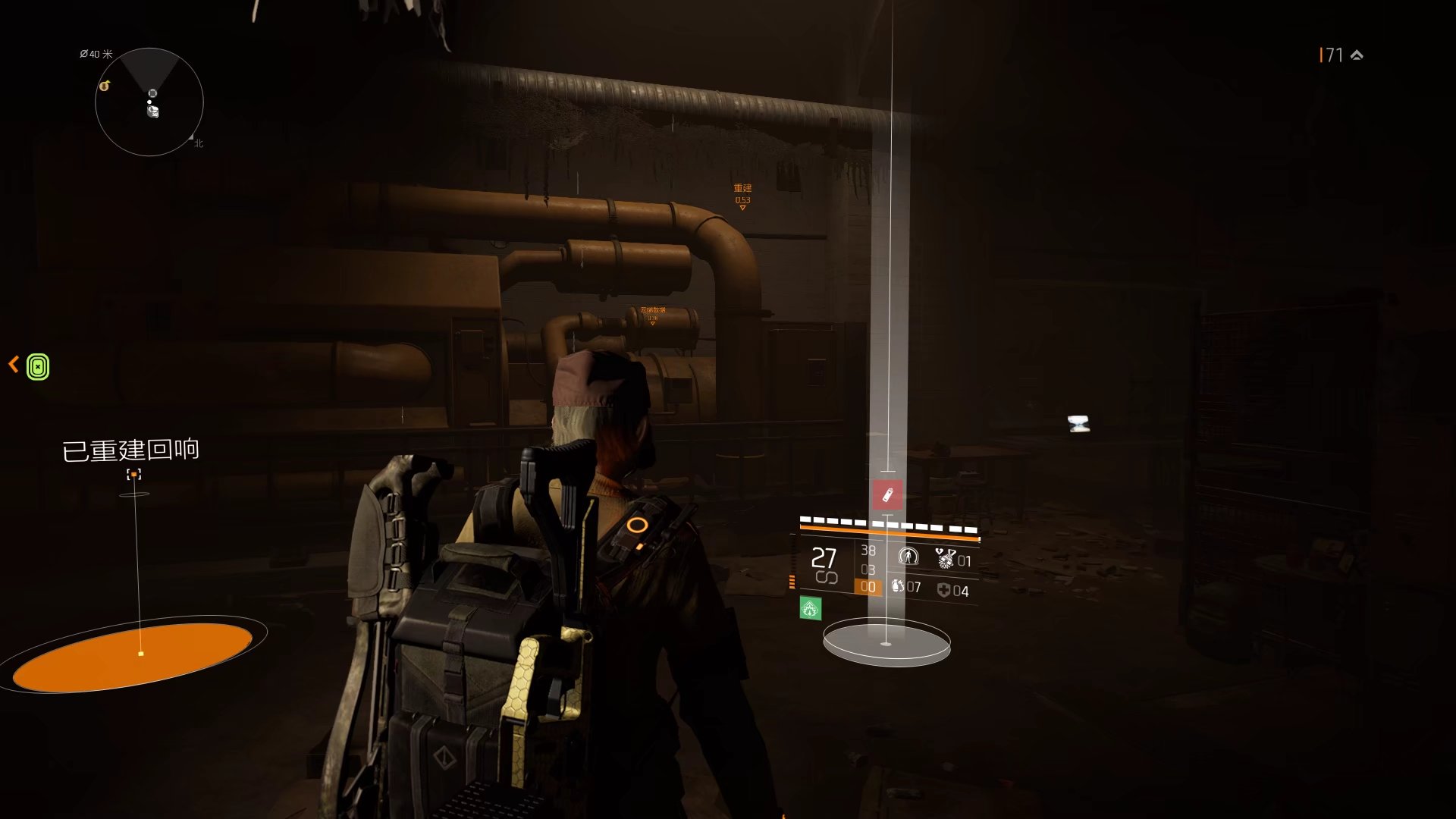Select the grenade icon
Viewport: 1456px width, 819px height.
898,586
